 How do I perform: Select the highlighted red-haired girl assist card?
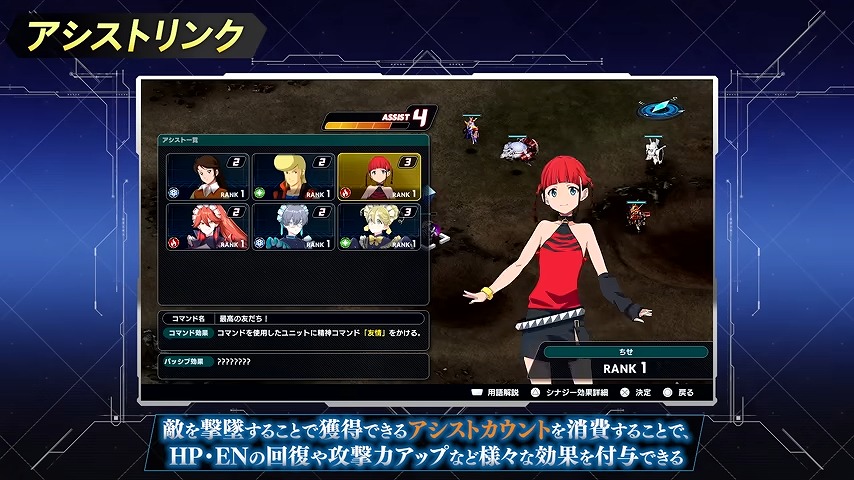coord(378,176)
